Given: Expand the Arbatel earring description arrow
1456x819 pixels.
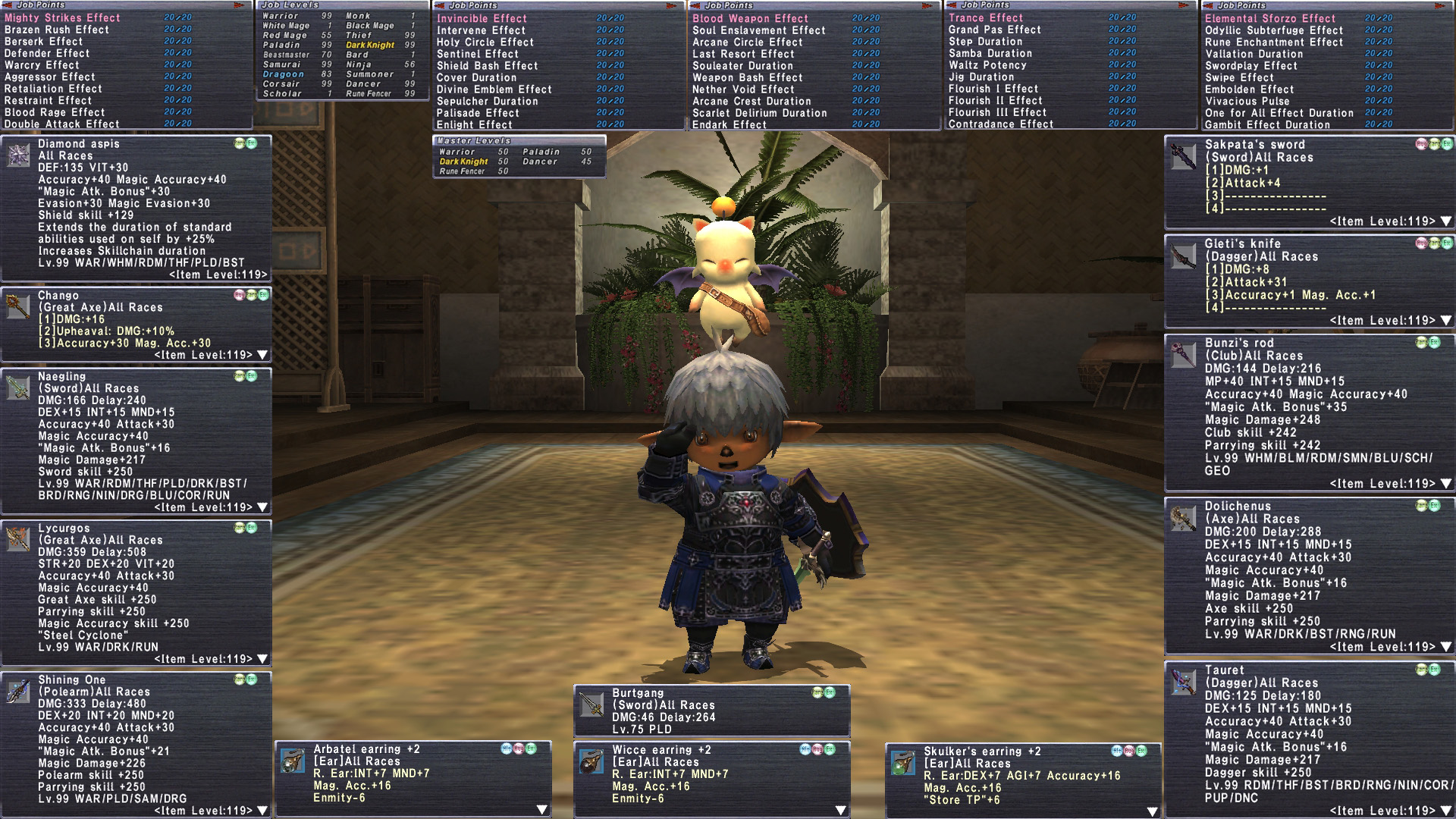Looking at the screenshot, I should (x=541, y=810).
